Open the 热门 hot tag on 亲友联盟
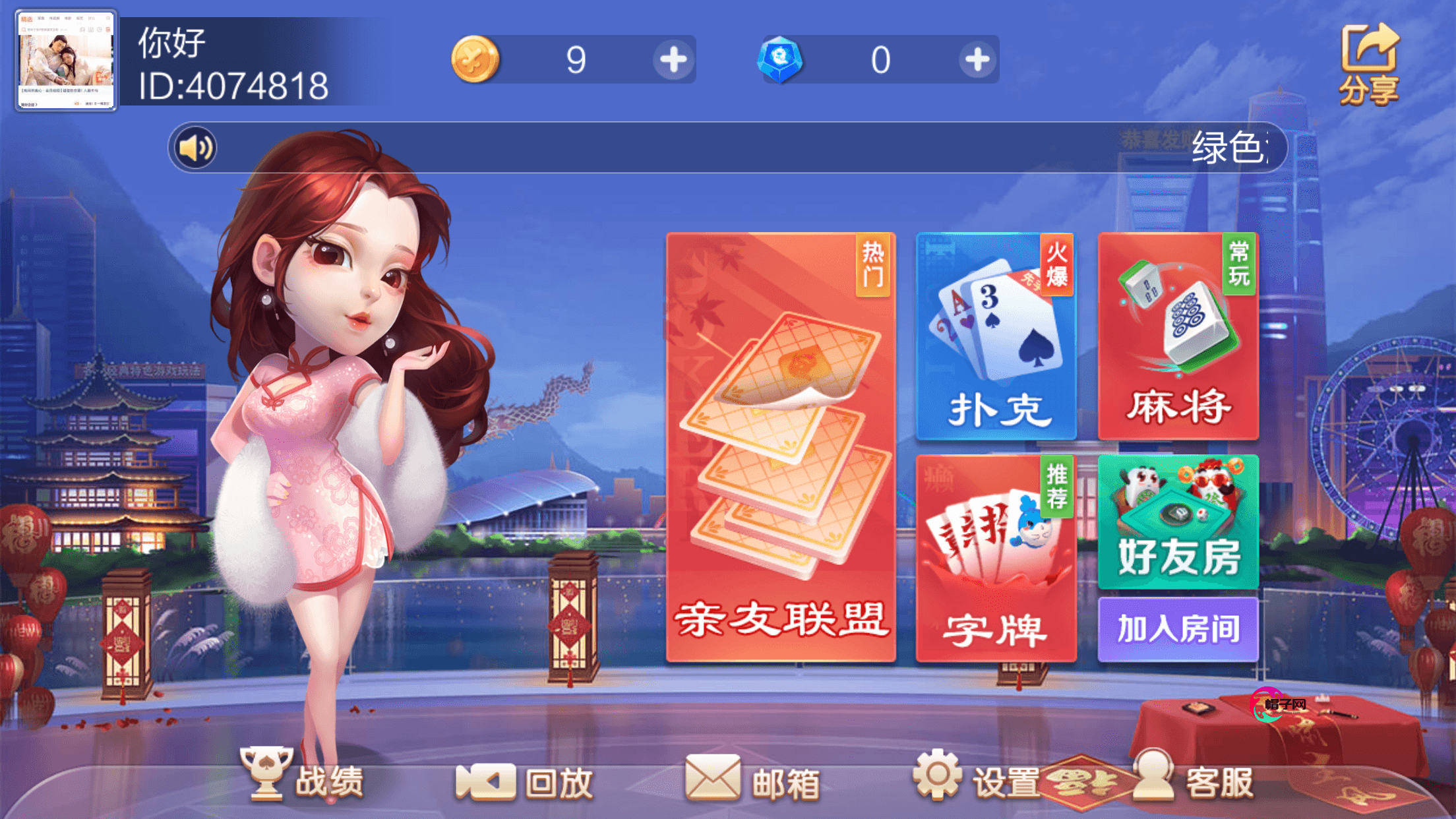 [x=874, y=264]
